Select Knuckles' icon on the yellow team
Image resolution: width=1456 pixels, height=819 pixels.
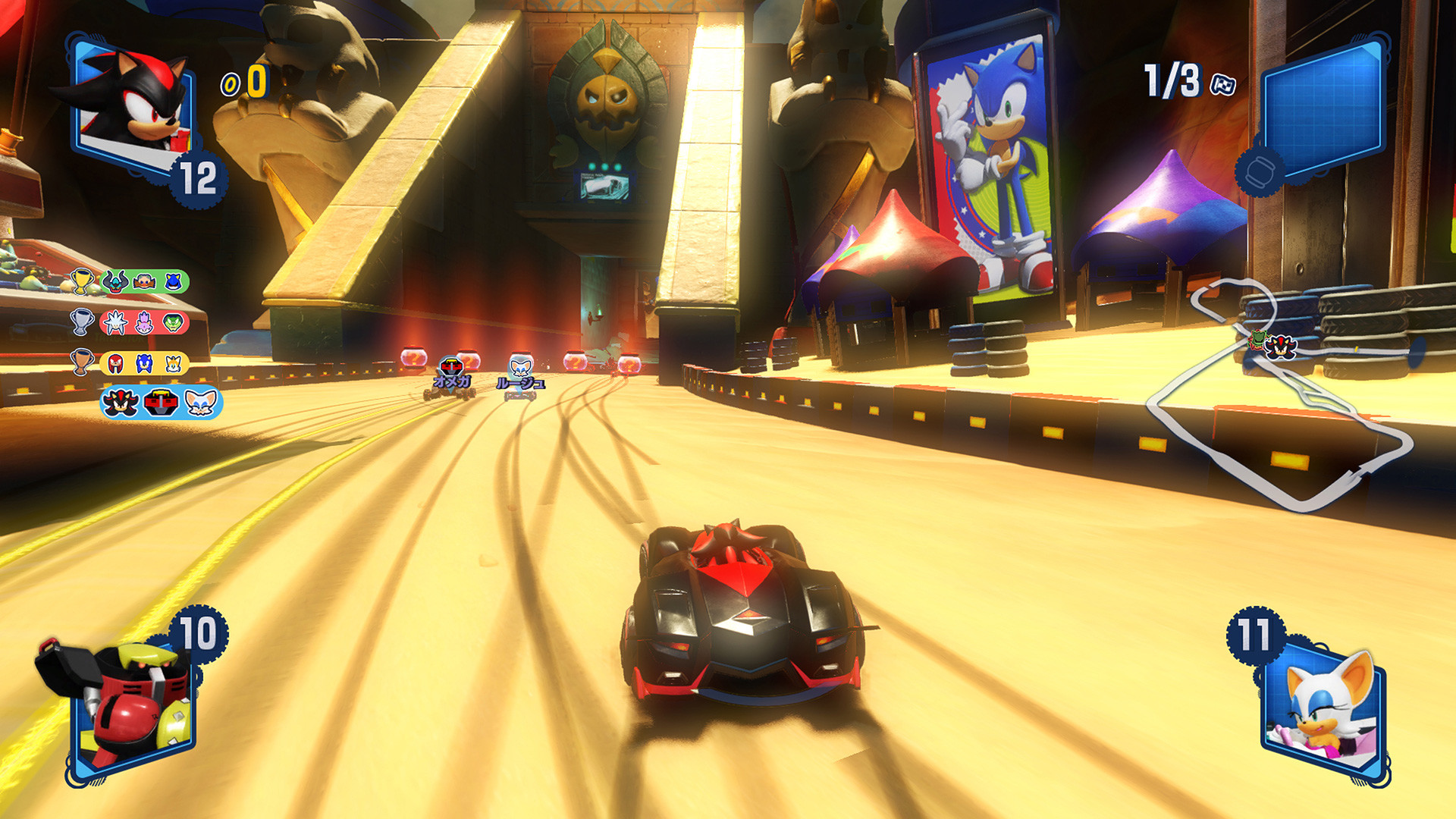[x=115, y=362]
